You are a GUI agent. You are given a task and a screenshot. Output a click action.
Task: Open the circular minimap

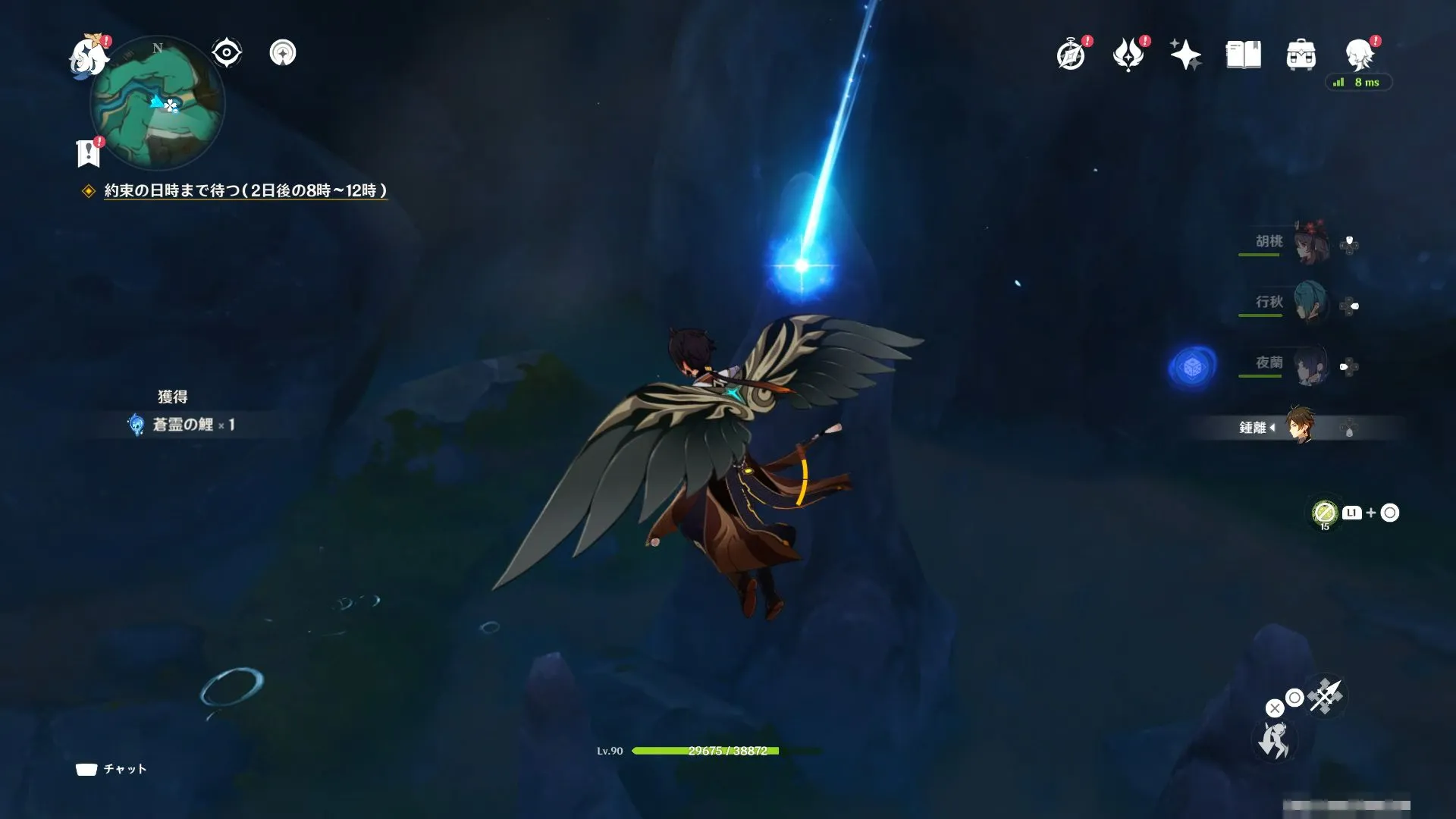click(x=158, y=103)
